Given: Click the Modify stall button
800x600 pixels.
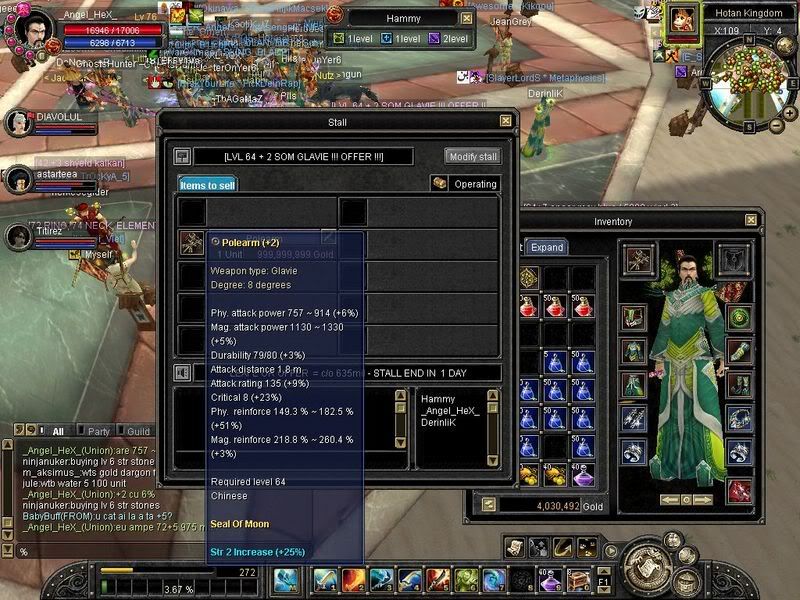Looking at the screenshot, I should tap(472, 156).
